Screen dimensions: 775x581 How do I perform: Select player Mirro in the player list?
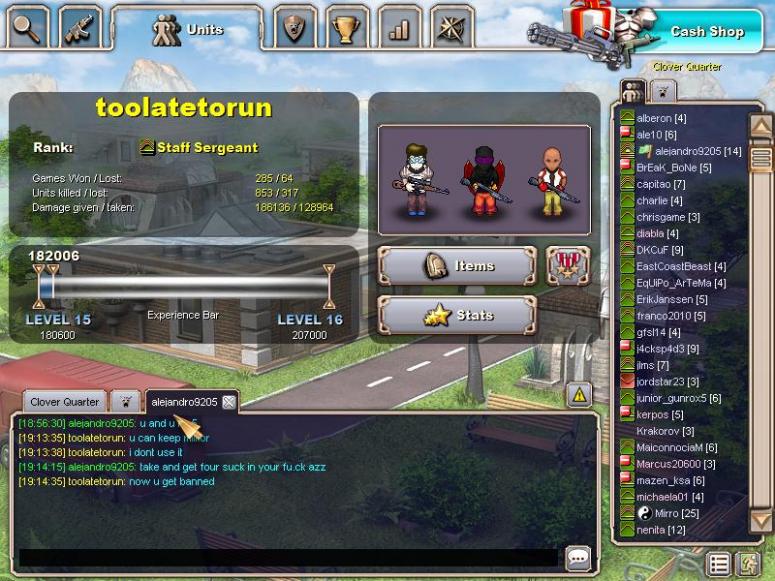(x=667, y=513)
